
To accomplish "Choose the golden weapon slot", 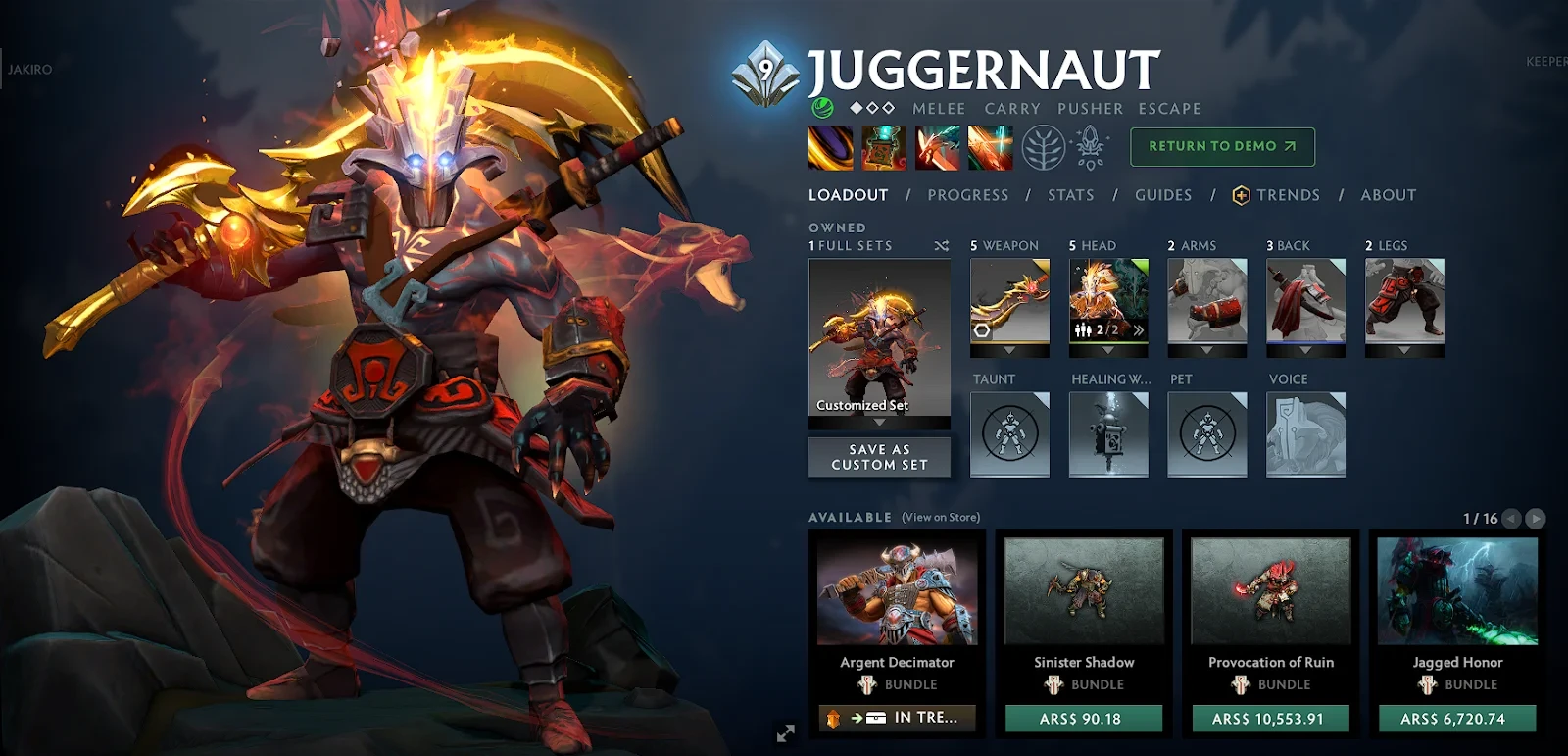I will [1009, 300].
